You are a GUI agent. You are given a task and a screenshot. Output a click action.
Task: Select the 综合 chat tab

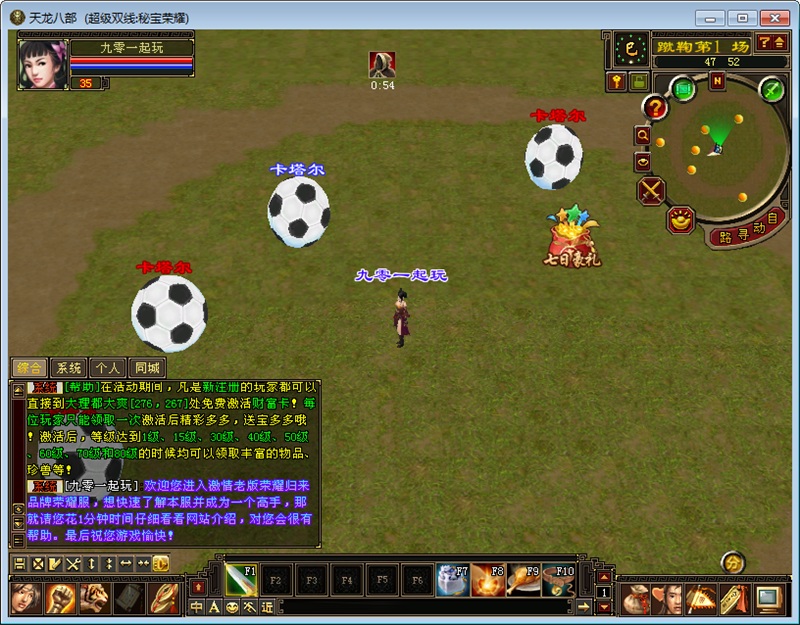click(29, 367)
